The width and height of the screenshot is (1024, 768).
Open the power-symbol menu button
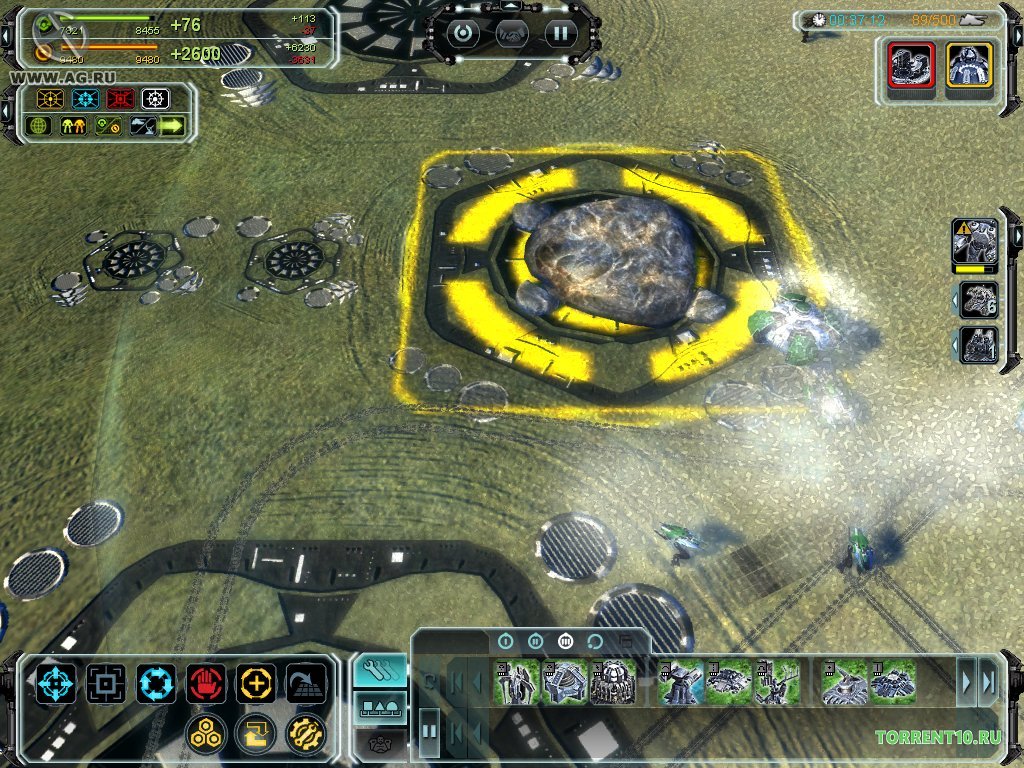[x=463, y=33]
